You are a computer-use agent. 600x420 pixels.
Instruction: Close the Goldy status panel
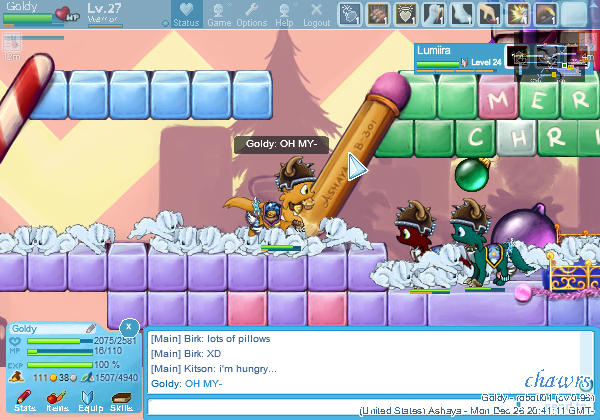129,327
